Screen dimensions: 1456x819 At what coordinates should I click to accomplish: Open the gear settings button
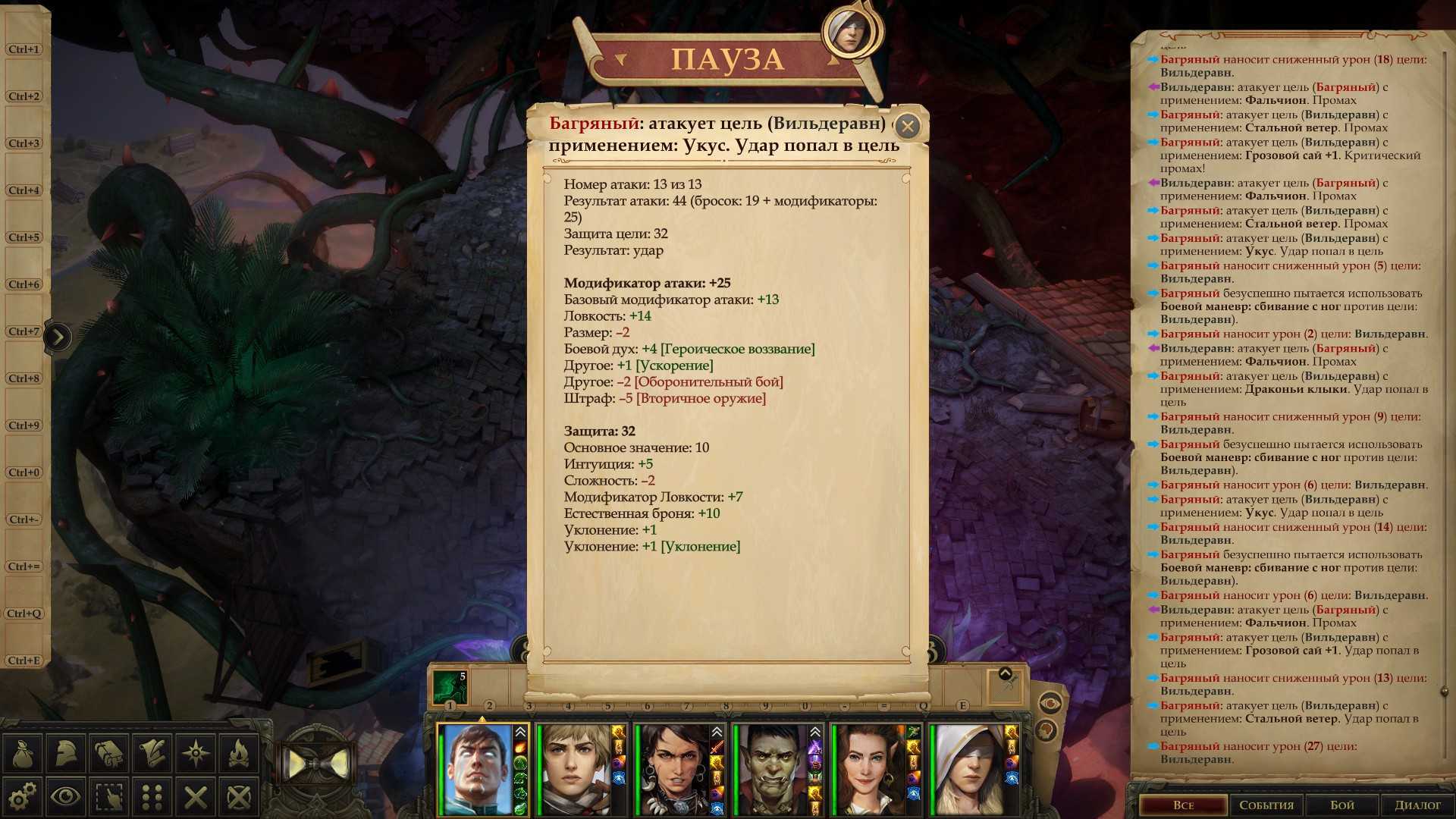[x=23, y=796]
